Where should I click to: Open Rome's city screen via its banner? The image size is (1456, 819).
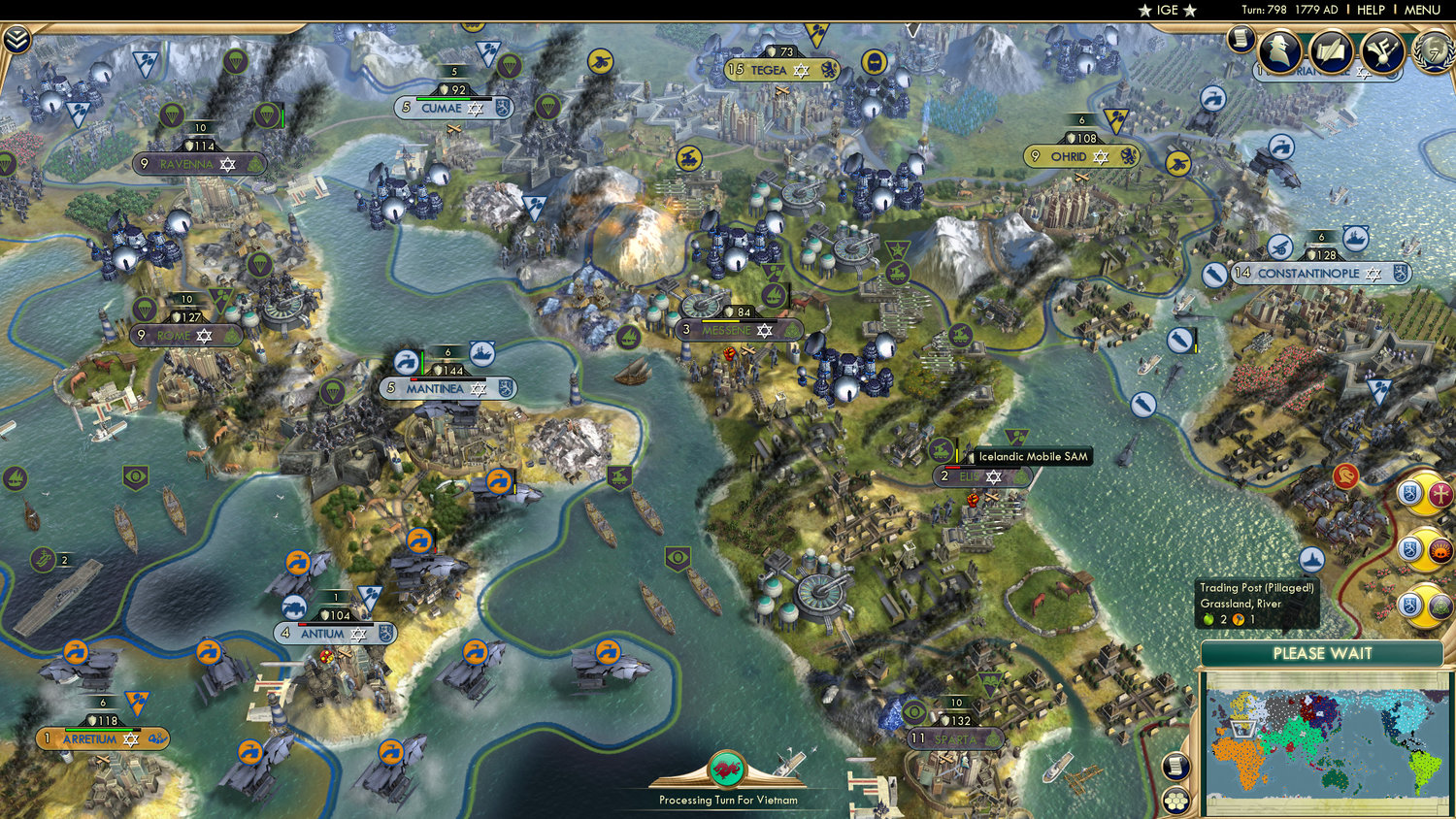click(186, 336)
